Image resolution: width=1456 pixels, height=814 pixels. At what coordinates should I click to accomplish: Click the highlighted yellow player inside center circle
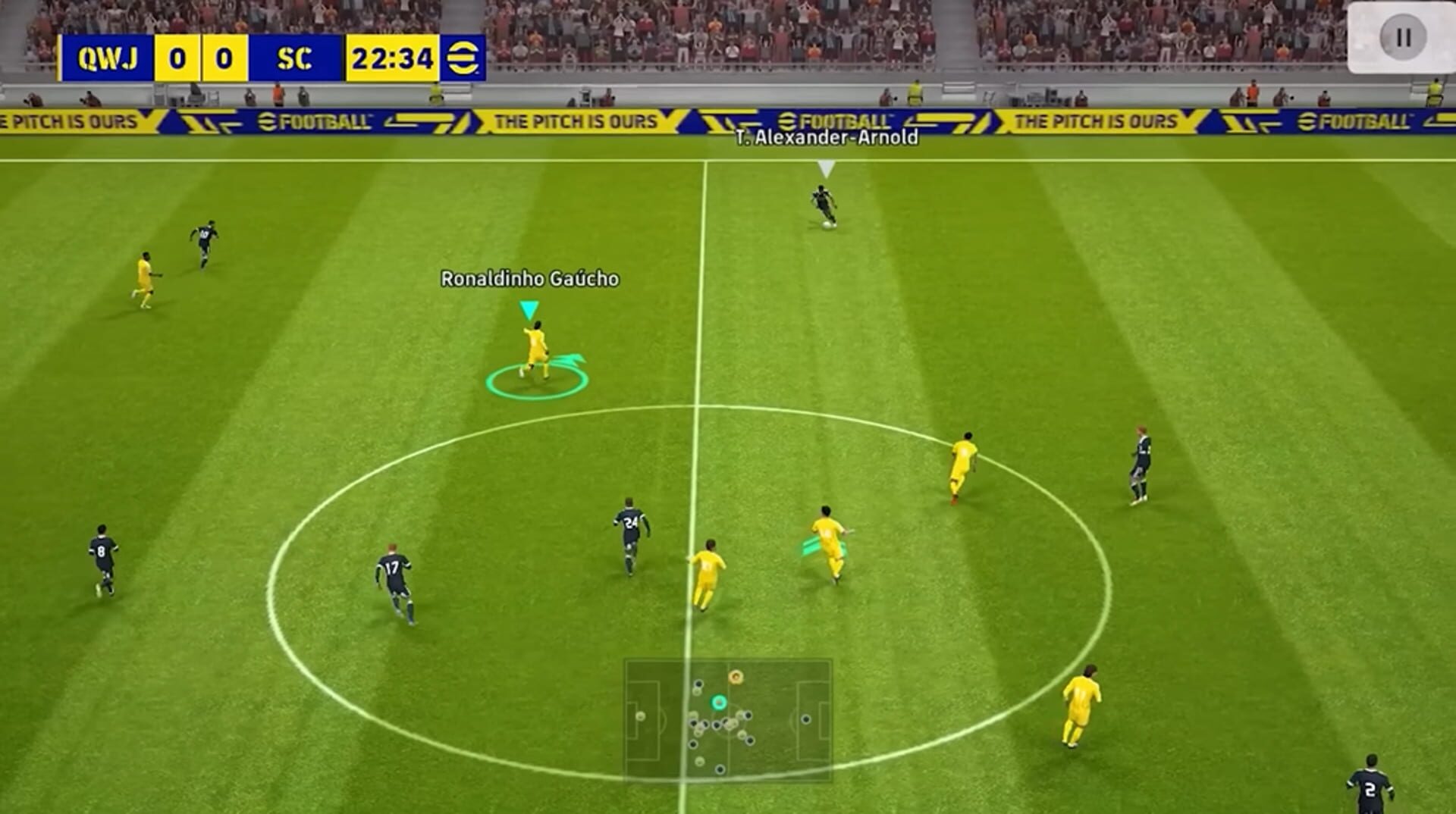coord(827,538)
